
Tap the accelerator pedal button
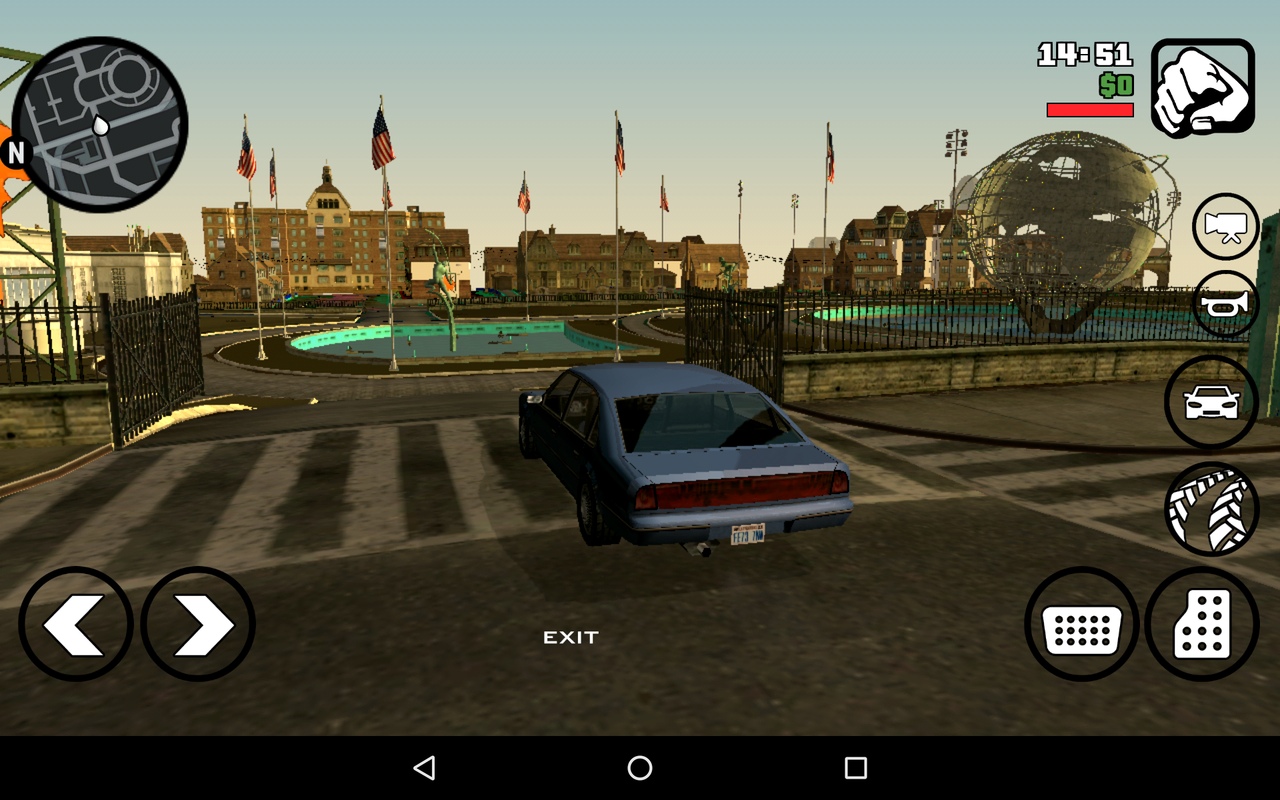tap(1202, 624)
